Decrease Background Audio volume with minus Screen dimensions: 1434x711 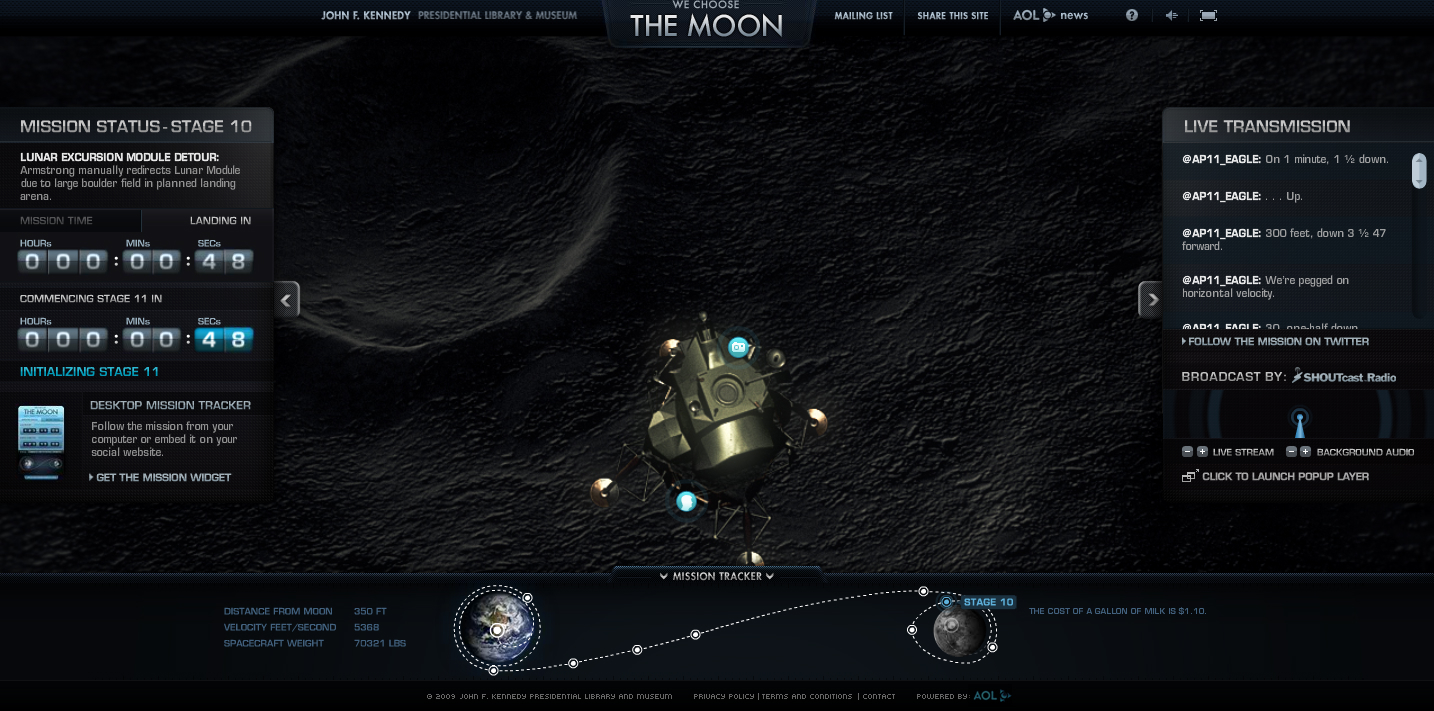pyautogui.click(x=1291, y=452)
